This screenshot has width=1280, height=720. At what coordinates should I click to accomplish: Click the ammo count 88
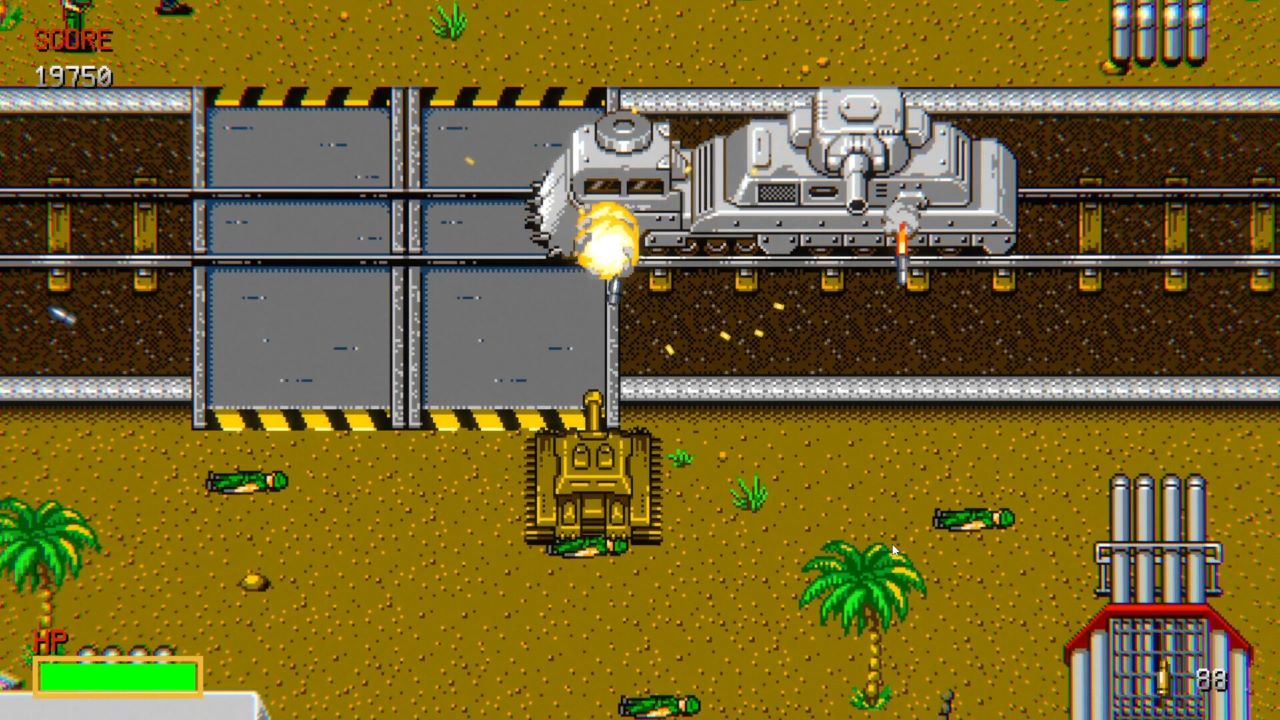pos(1211,680)
